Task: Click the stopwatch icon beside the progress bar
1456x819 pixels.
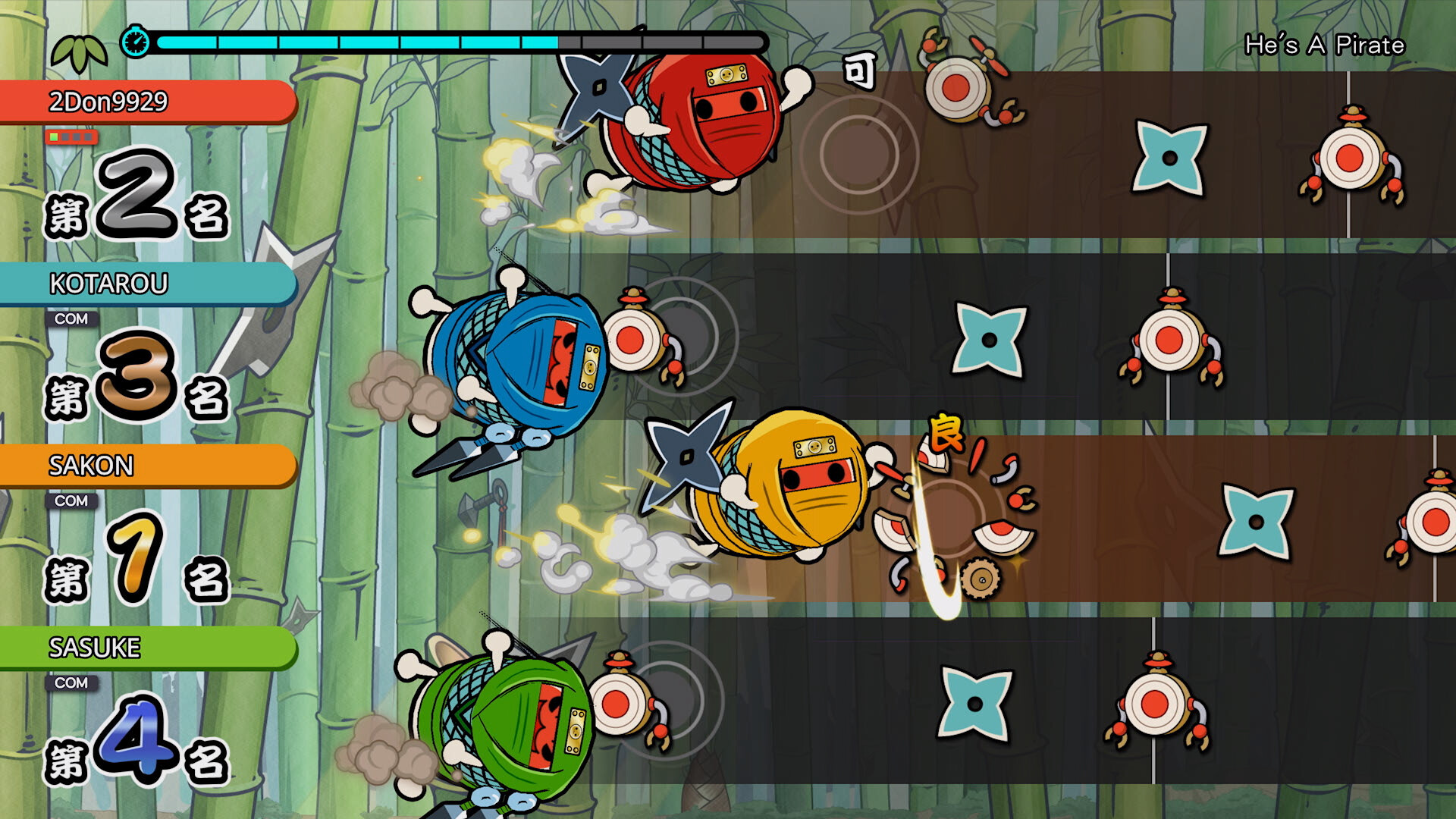Action: [x=136, y=41]
